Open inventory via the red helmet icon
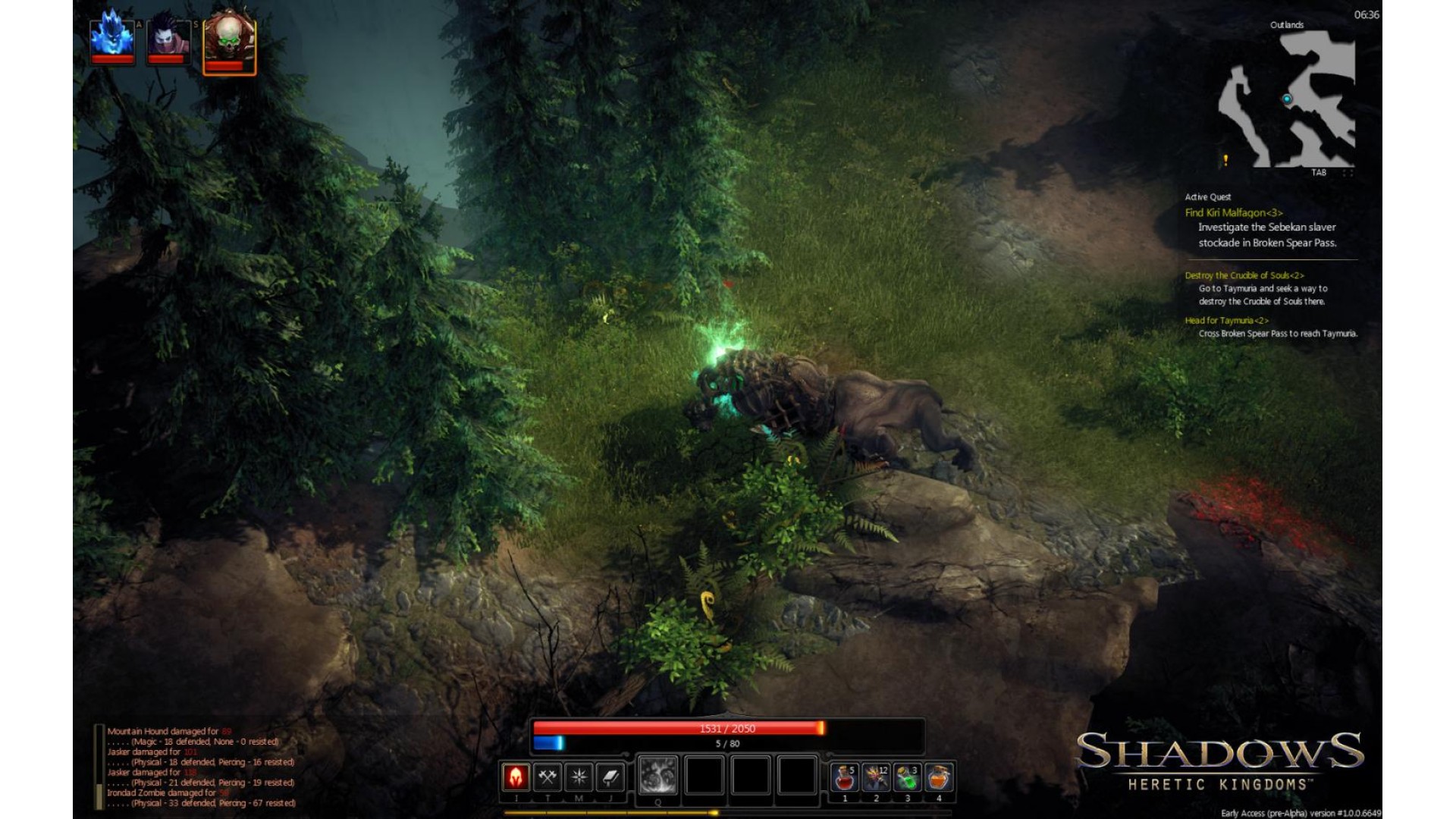1456x819 pixels. 516,777
